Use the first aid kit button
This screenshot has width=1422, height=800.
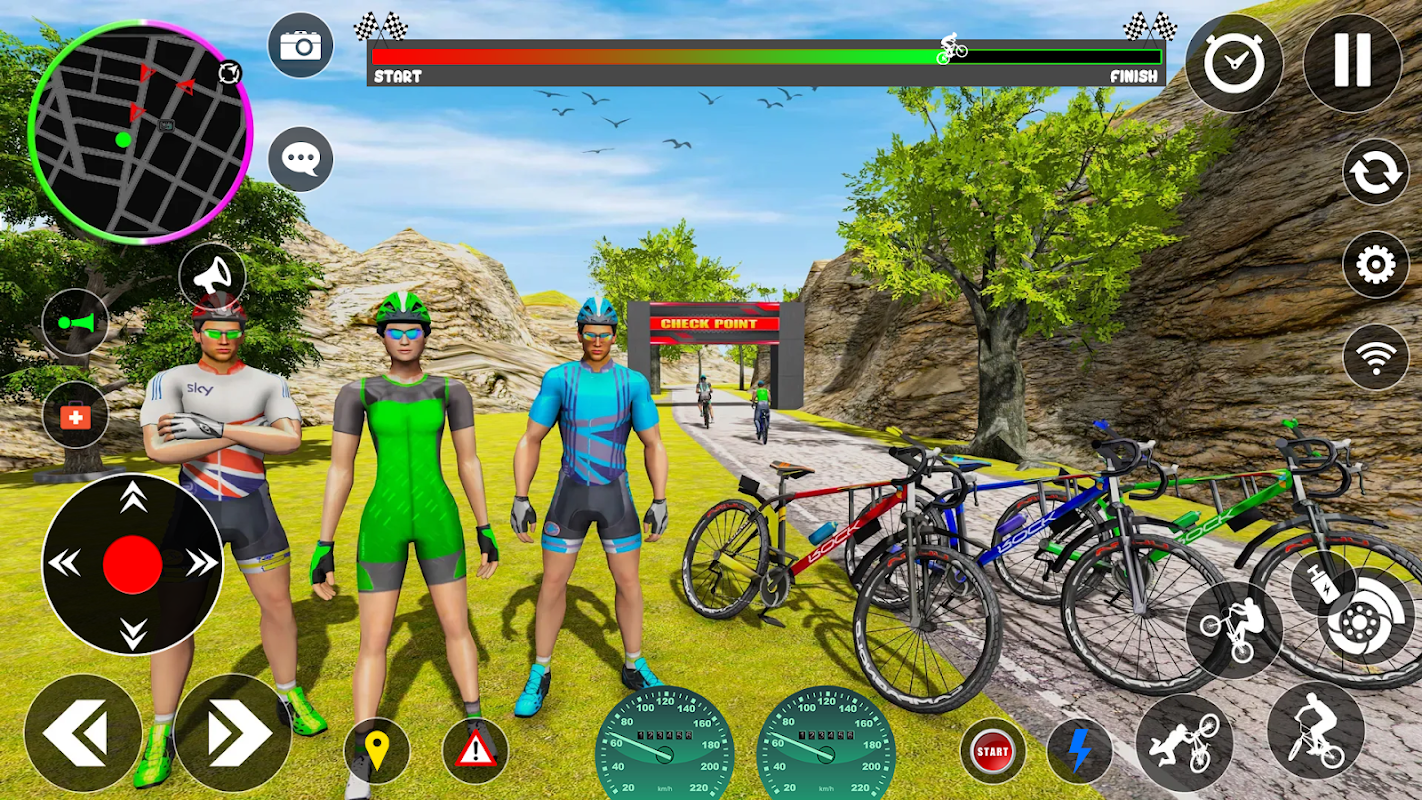[75, 414]
